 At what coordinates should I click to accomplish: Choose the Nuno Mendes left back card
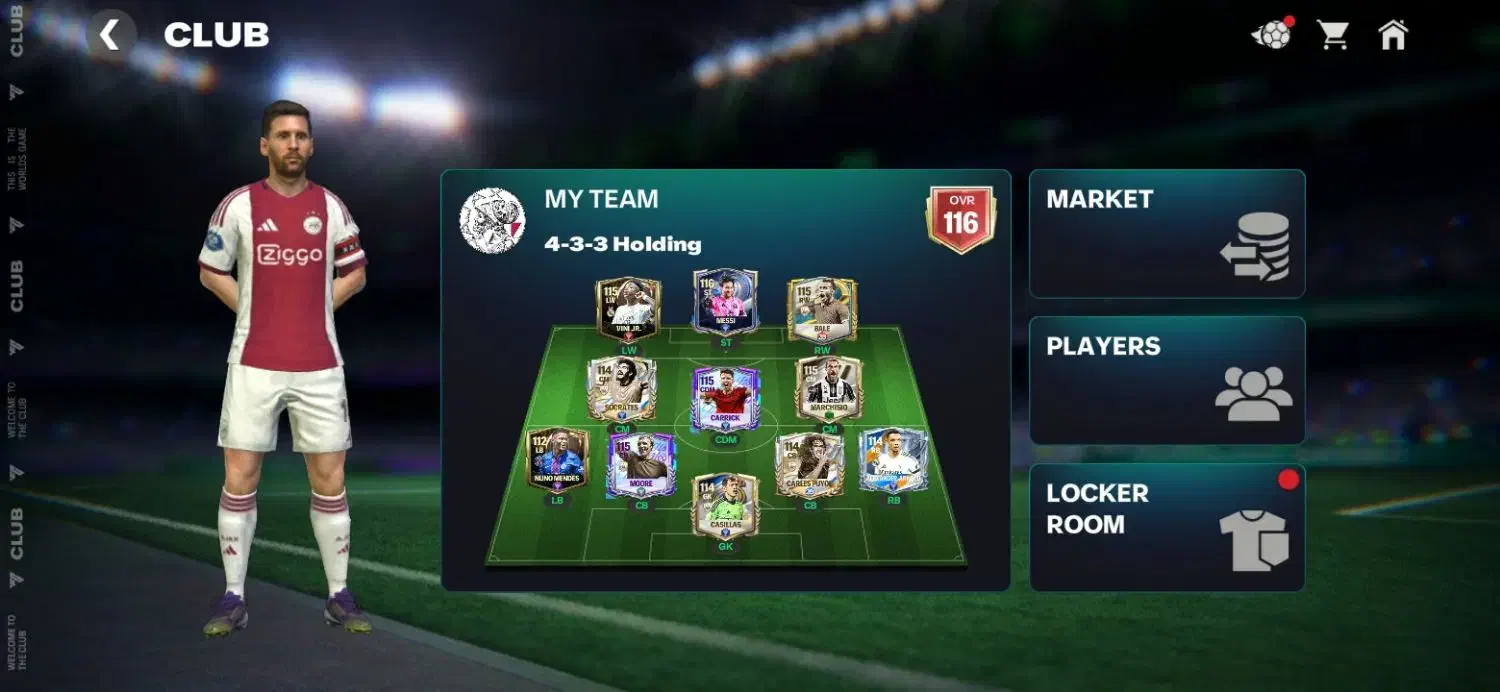[557, 460]
